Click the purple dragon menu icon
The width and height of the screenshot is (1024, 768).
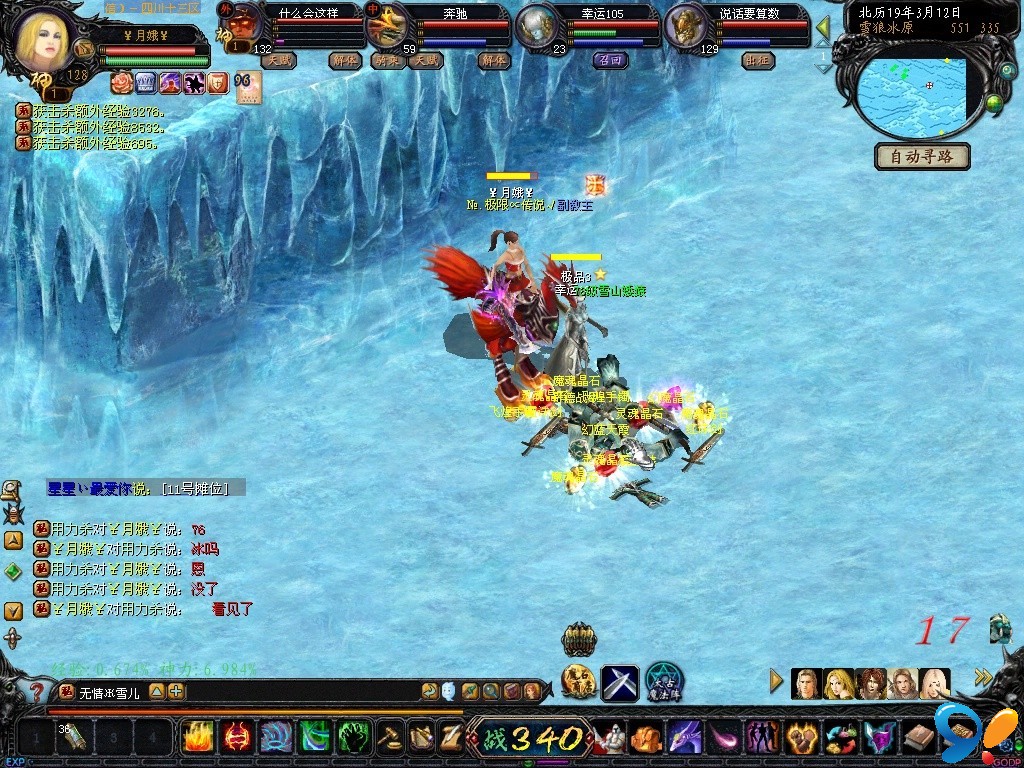coord(686,738)
